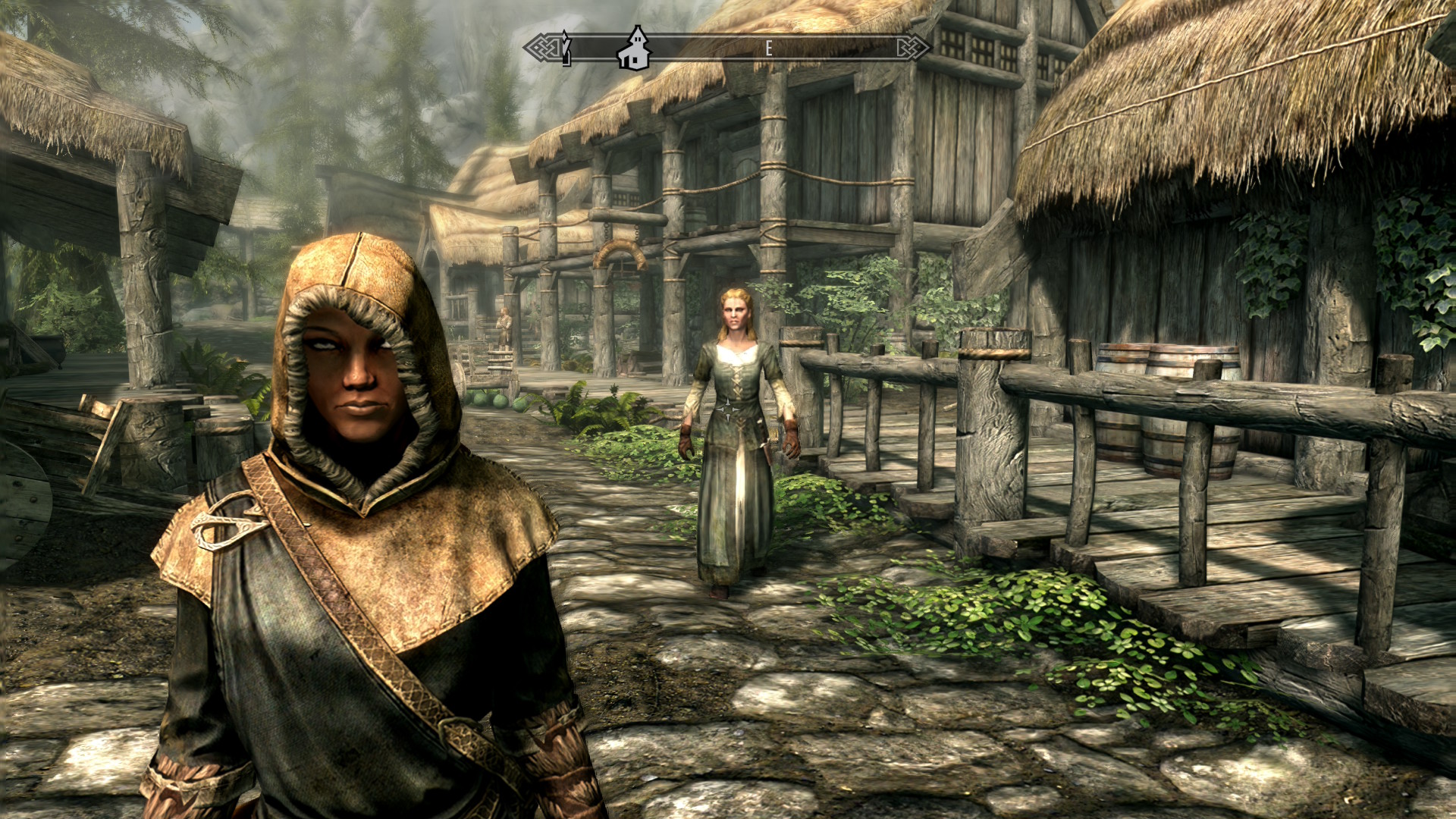Click the house marker on the compass
1456x819 pixels.
[x=634, y=49]
